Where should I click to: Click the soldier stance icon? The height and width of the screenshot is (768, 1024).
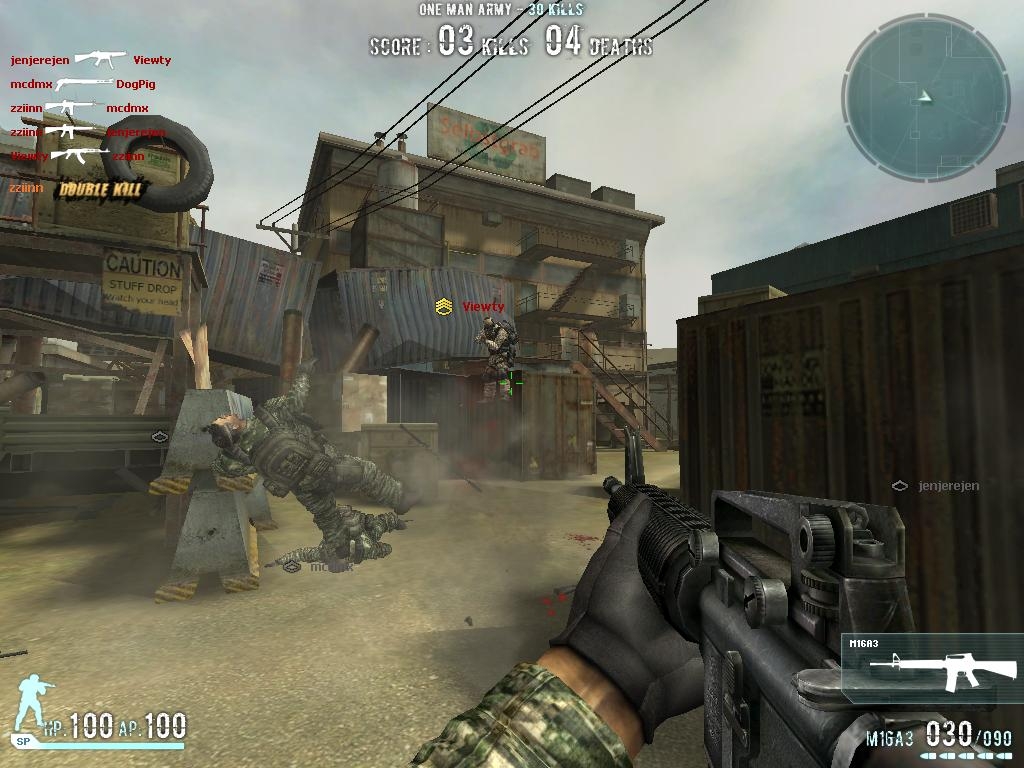coord(35,705)
